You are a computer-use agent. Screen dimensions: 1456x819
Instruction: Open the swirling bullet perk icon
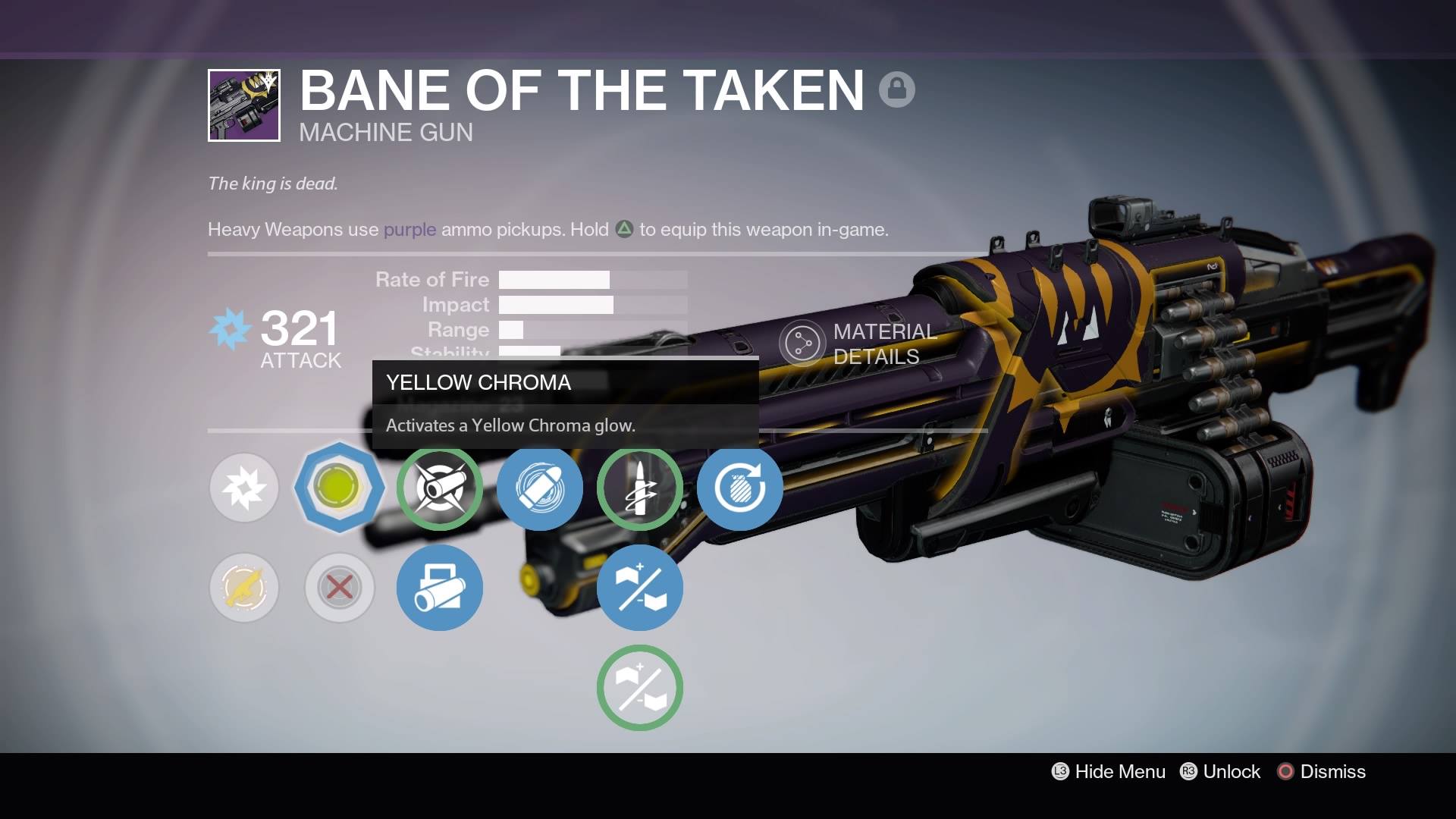540,488
